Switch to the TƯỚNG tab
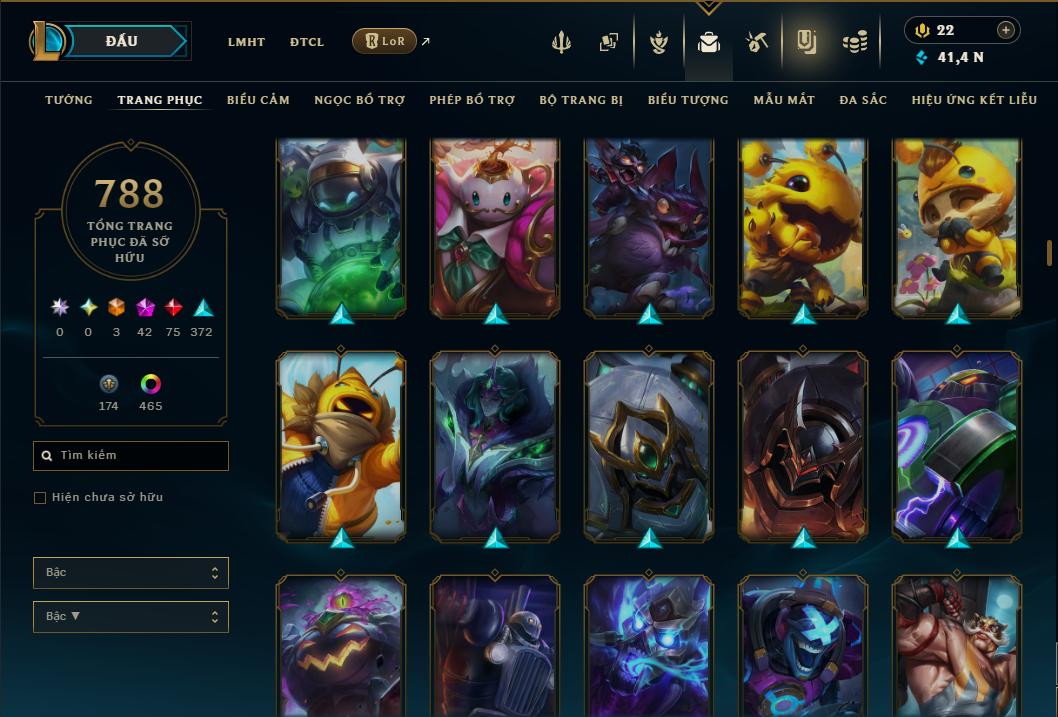The image size is (1058, 717). pos(69,100)
